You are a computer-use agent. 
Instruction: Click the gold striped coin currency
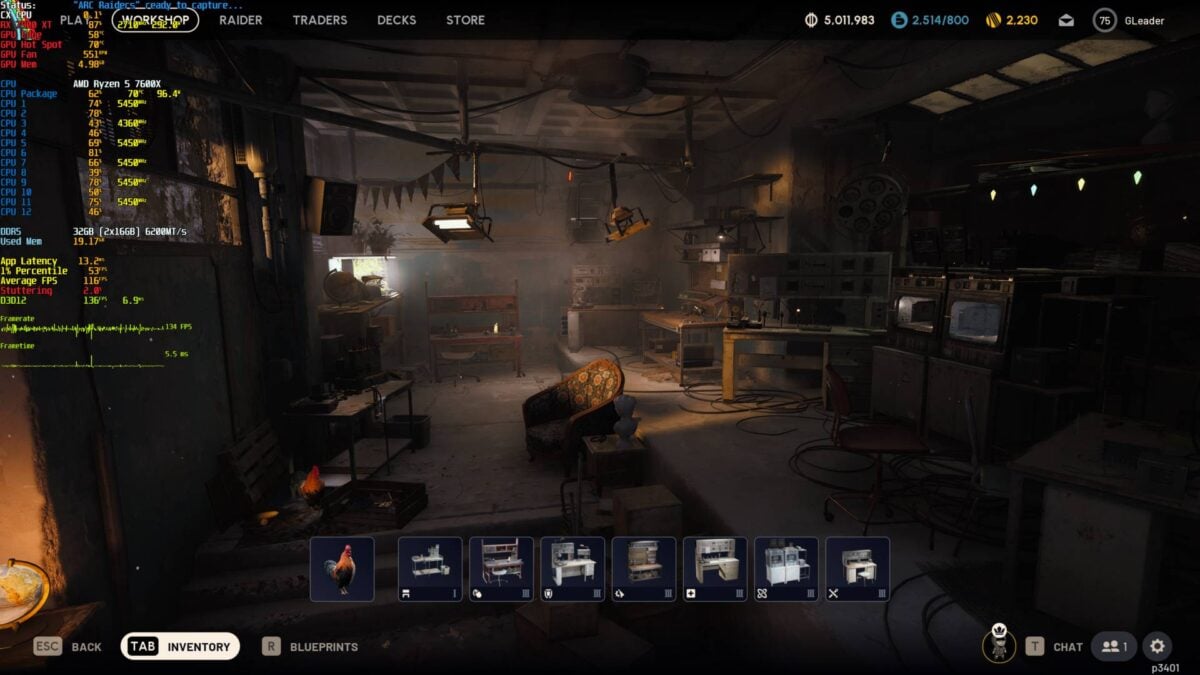tap(994, 20)
